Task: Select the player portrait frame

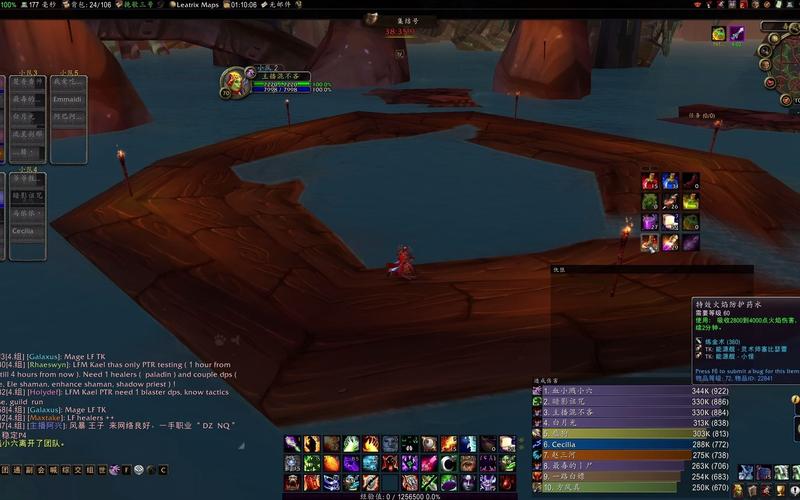Action: tap(234, 80)
